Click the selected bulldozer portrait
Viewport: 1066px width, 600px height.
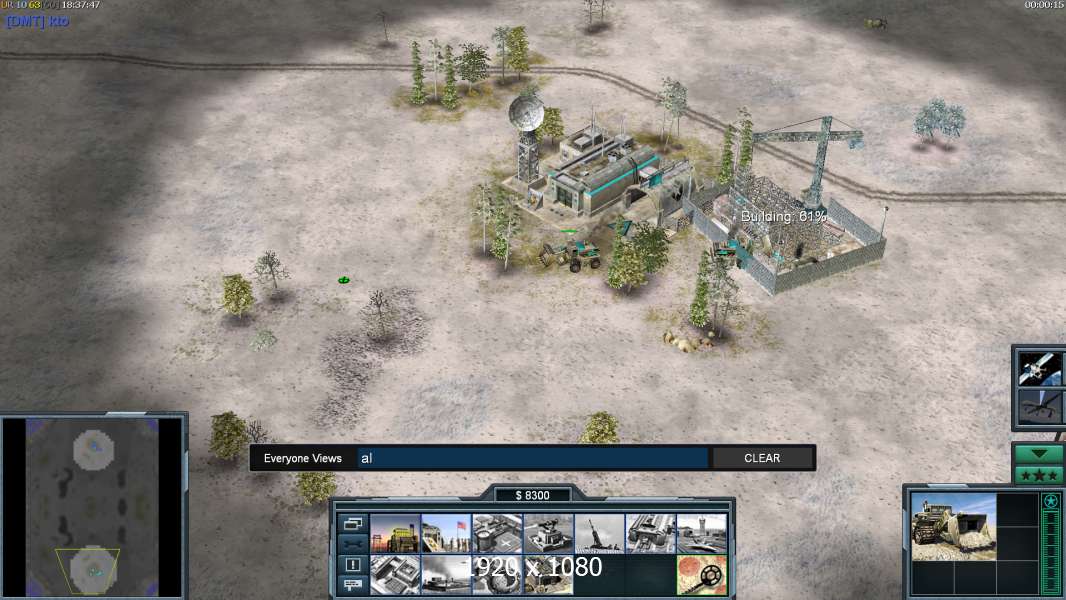[953, 526]
